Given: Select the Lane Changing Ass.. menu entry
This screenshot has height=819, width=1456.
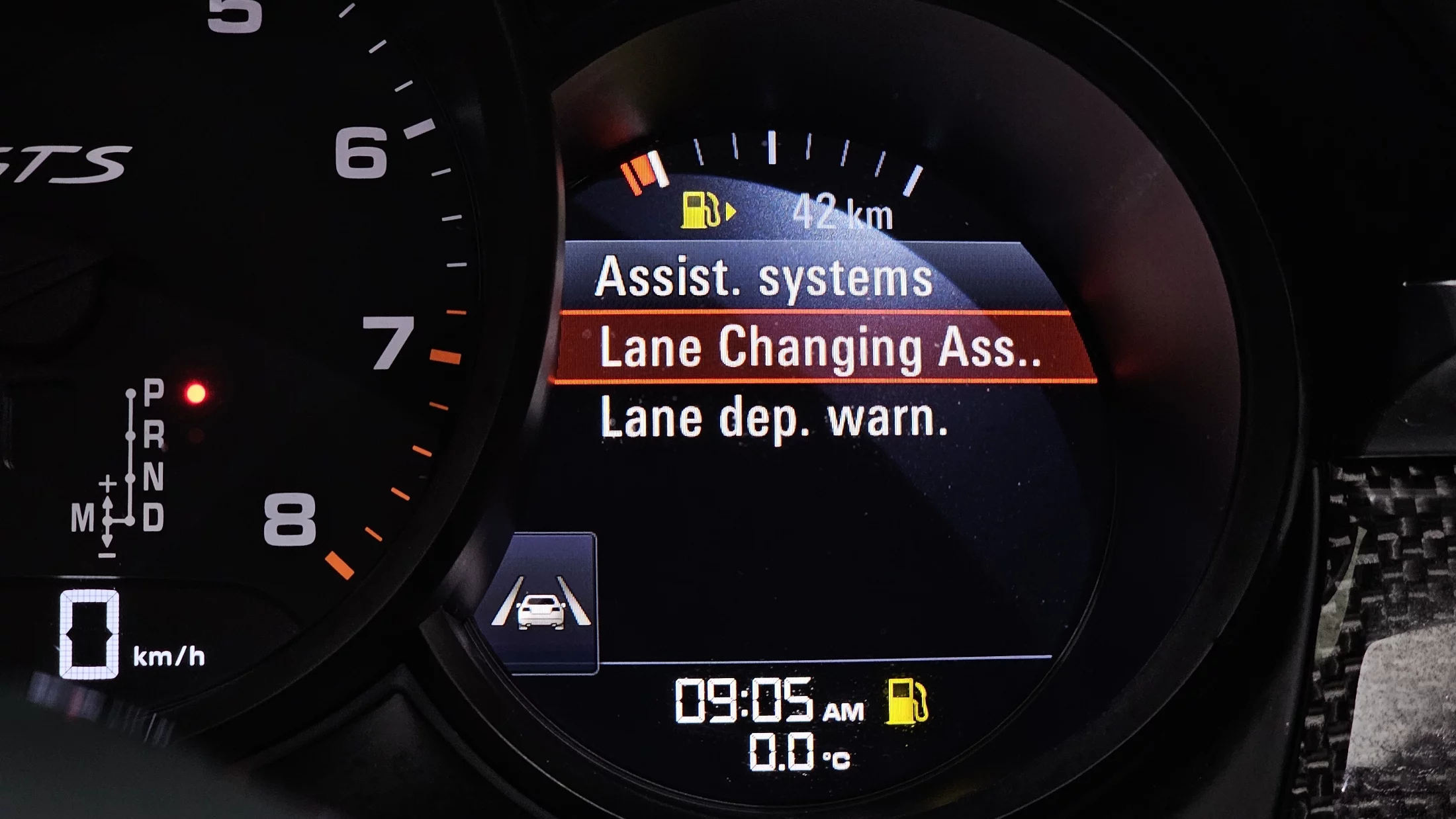Looking at the screenshot, I should 819,347.
